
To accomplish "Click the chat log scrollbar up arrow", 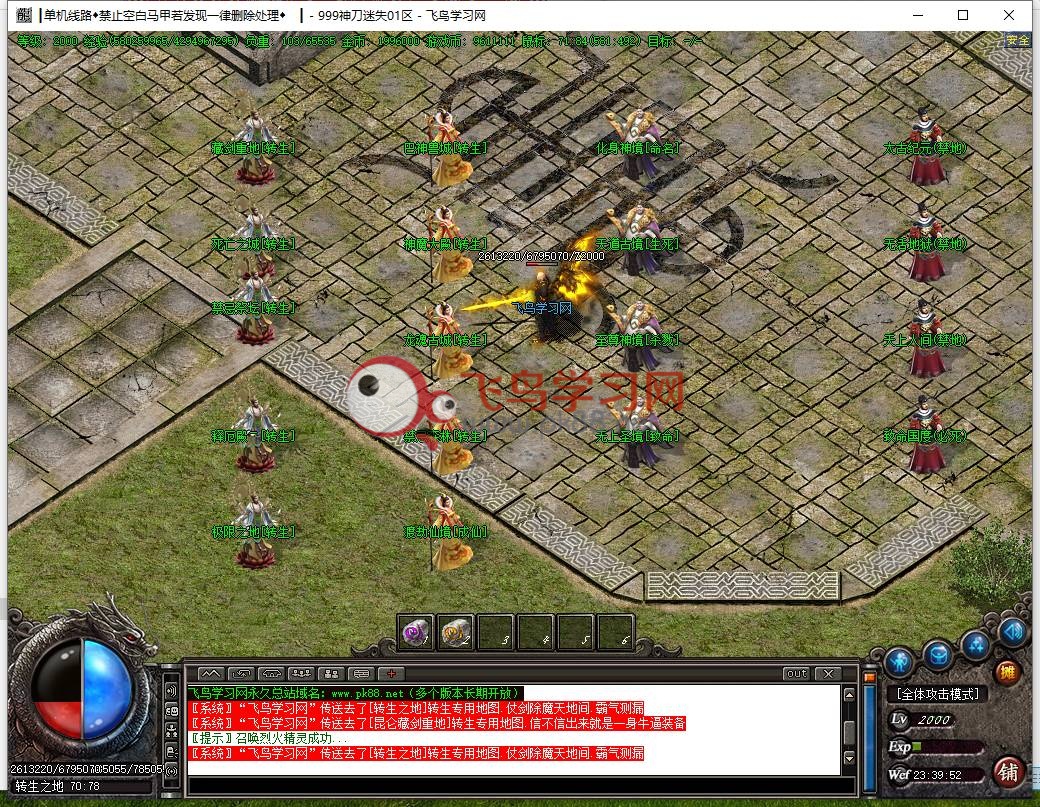I will point(850,692).
